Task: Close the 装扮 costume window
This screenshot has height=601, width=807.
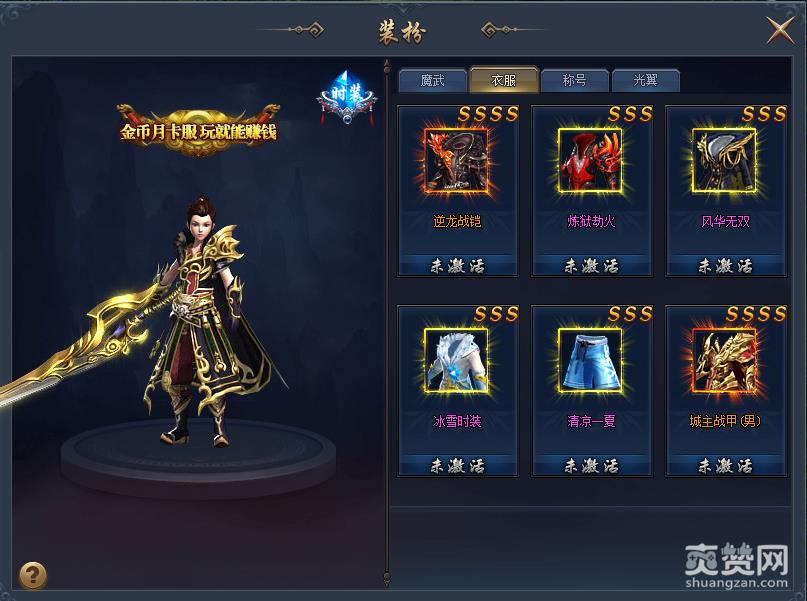Action: (780, 31)
